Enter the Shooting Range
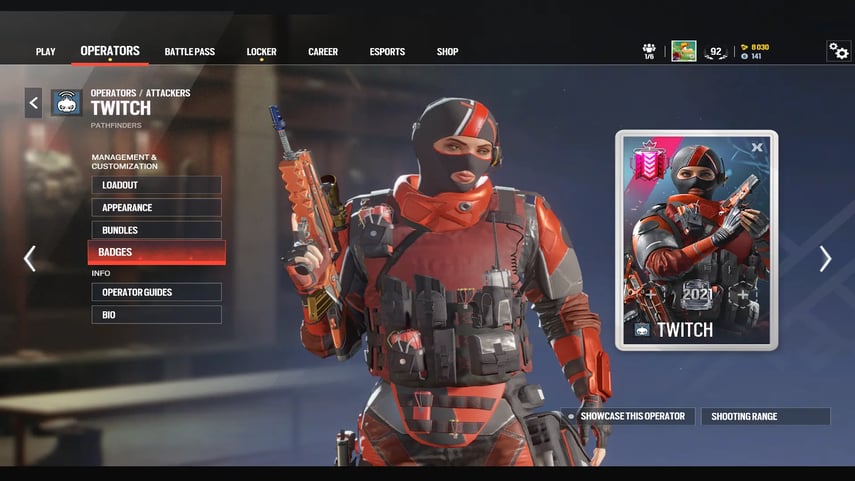 [x=765, y=416]
